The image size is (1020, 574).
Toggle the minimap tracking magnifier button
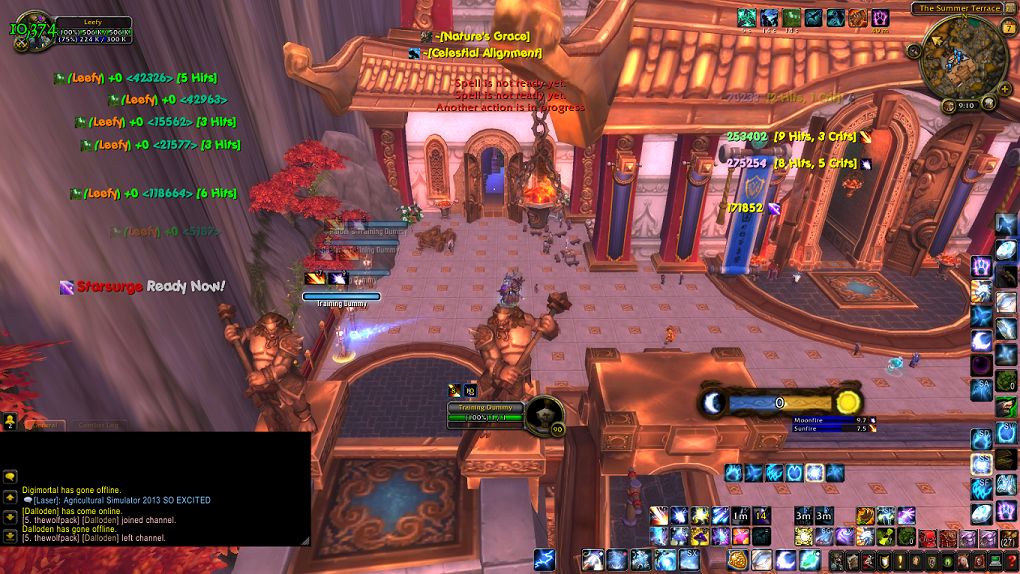click(x=914, y=51)
